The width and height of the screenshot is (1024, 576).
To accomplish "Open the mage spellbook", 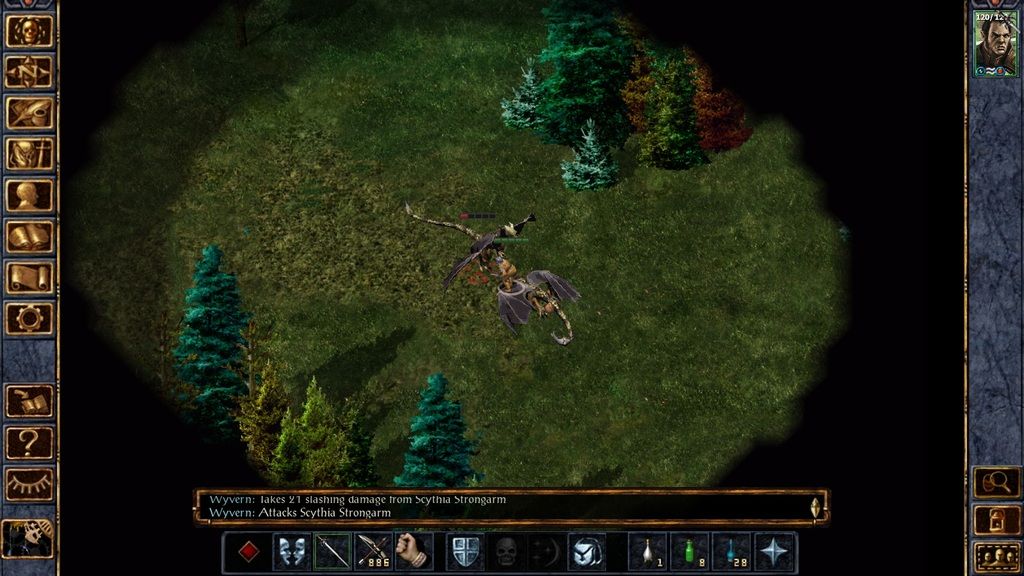I will click(x=29, y=237).
